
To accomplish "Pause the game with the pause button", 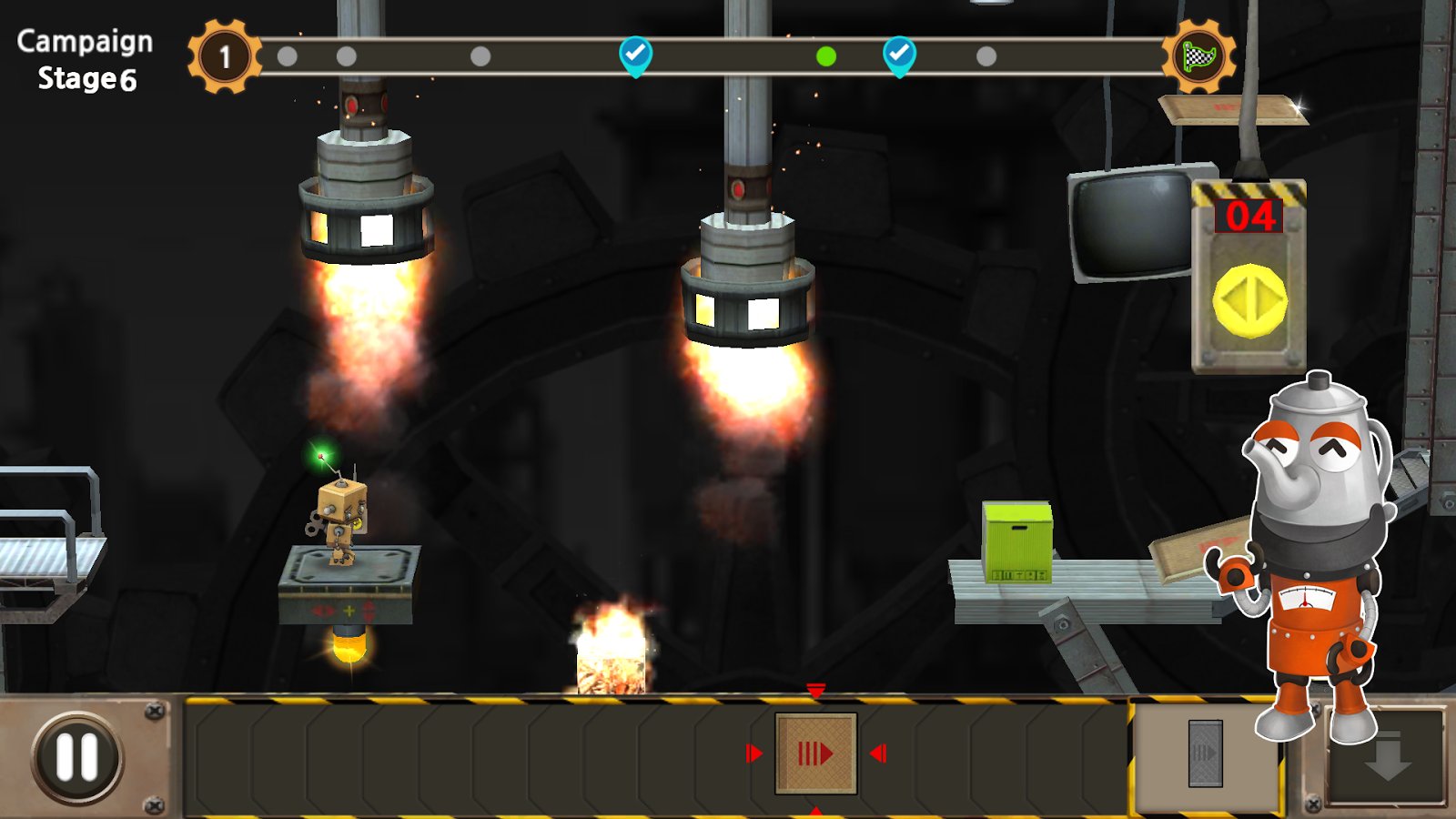I will pyautogui.click(x=77, y=756).
